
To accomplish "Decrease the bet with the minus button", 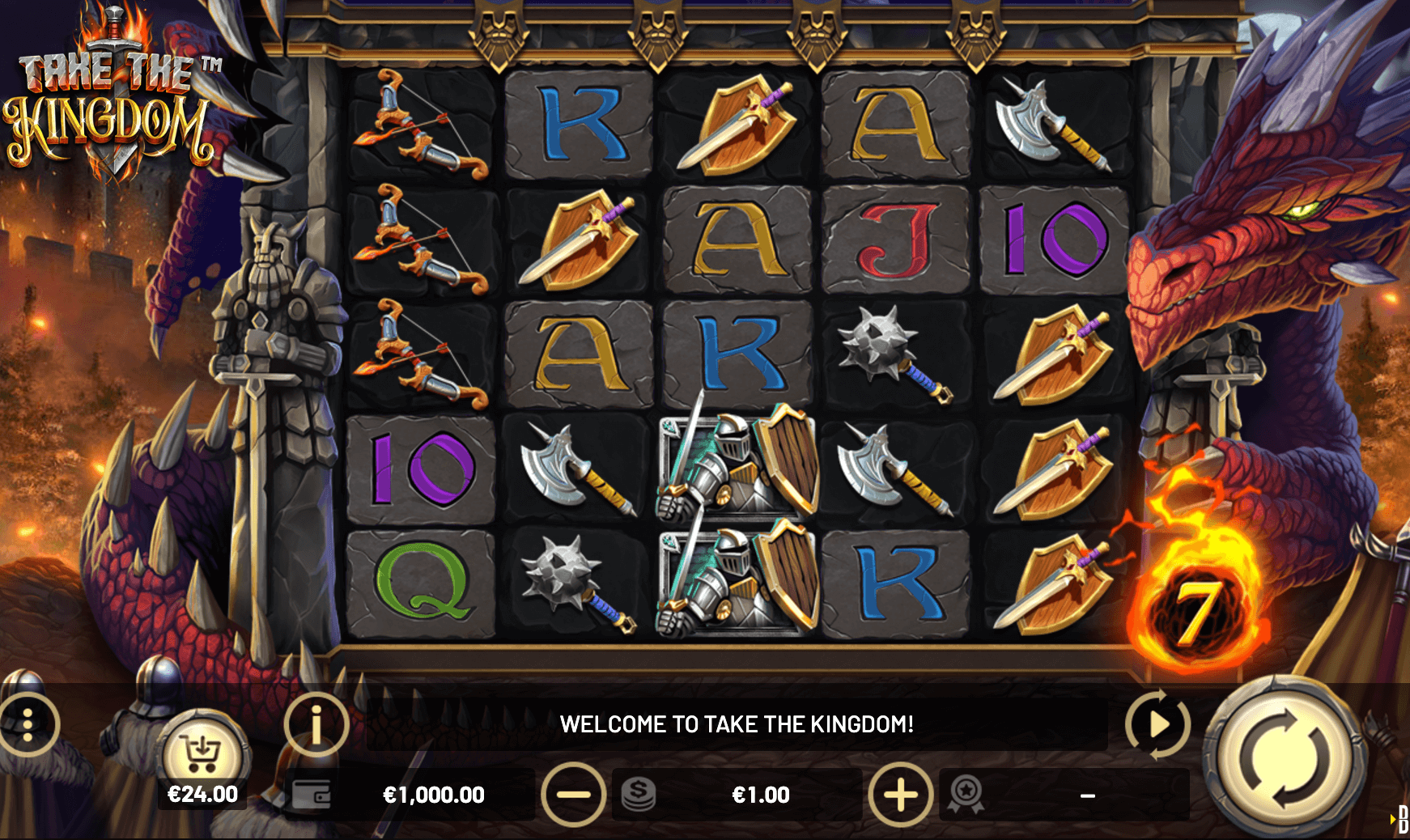I will pos(573,795).
